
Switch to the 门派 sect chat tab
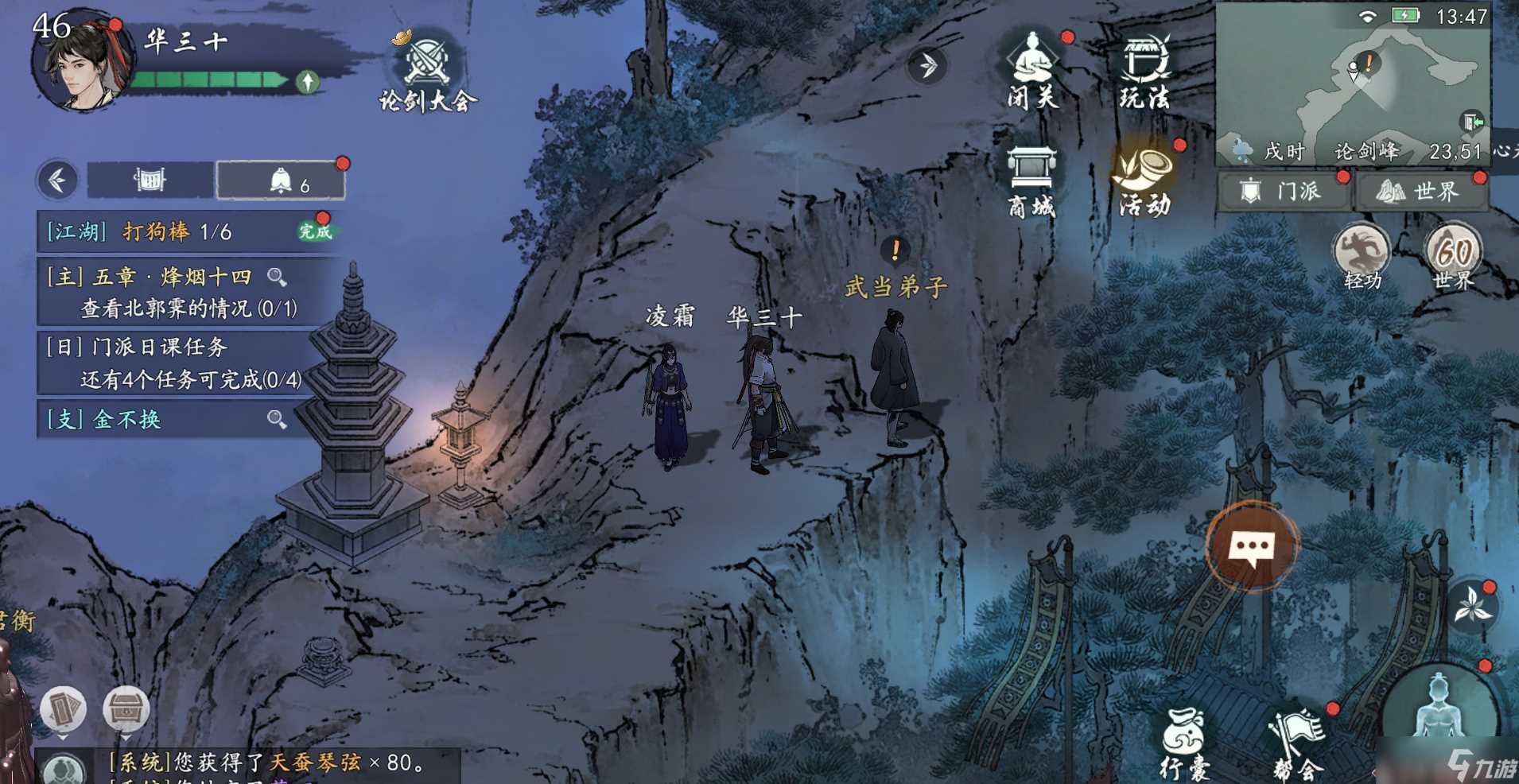1283,192
